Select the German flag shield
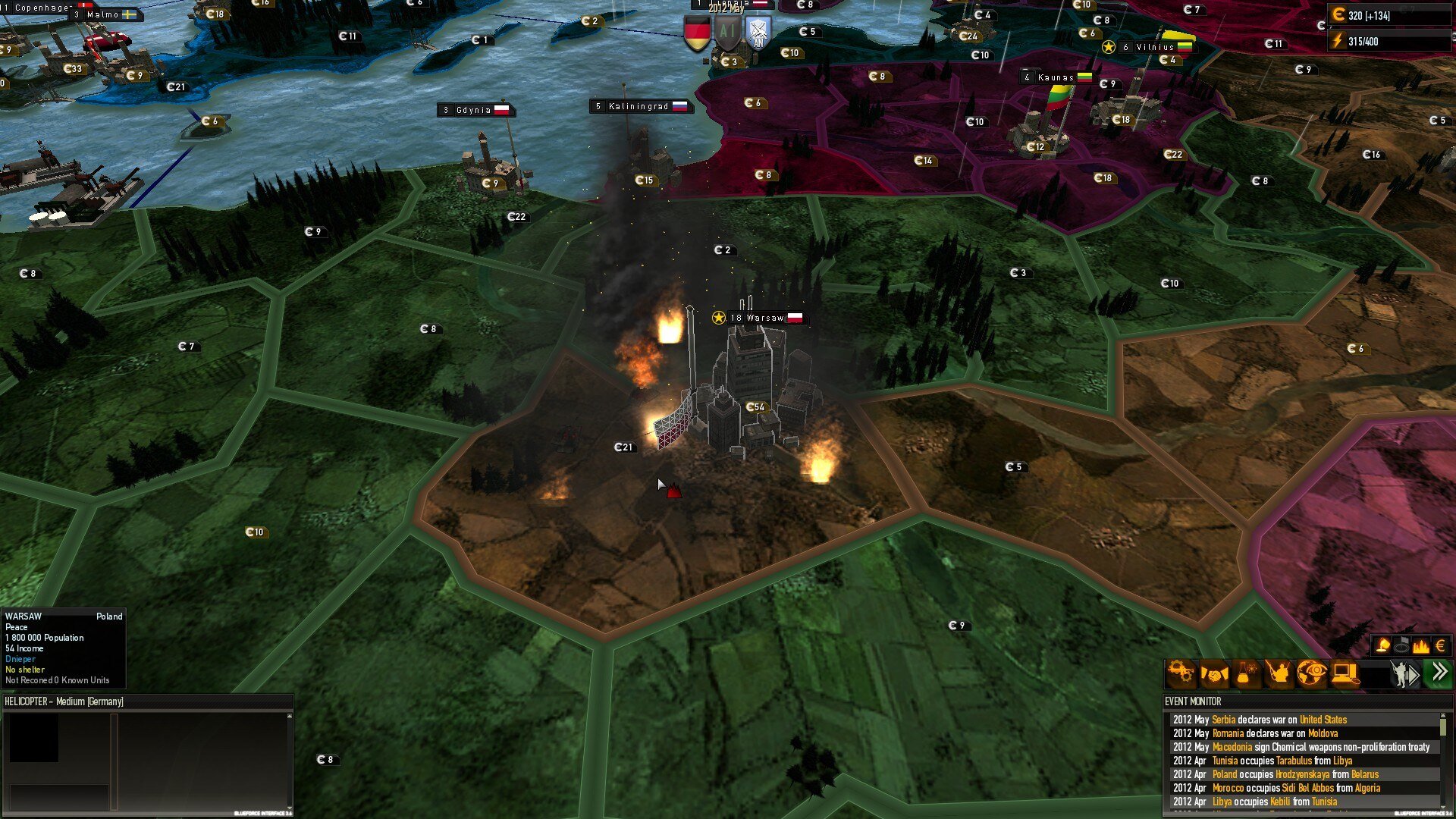The width and height of the screenshot is (1456, 819). pos(697,33)
